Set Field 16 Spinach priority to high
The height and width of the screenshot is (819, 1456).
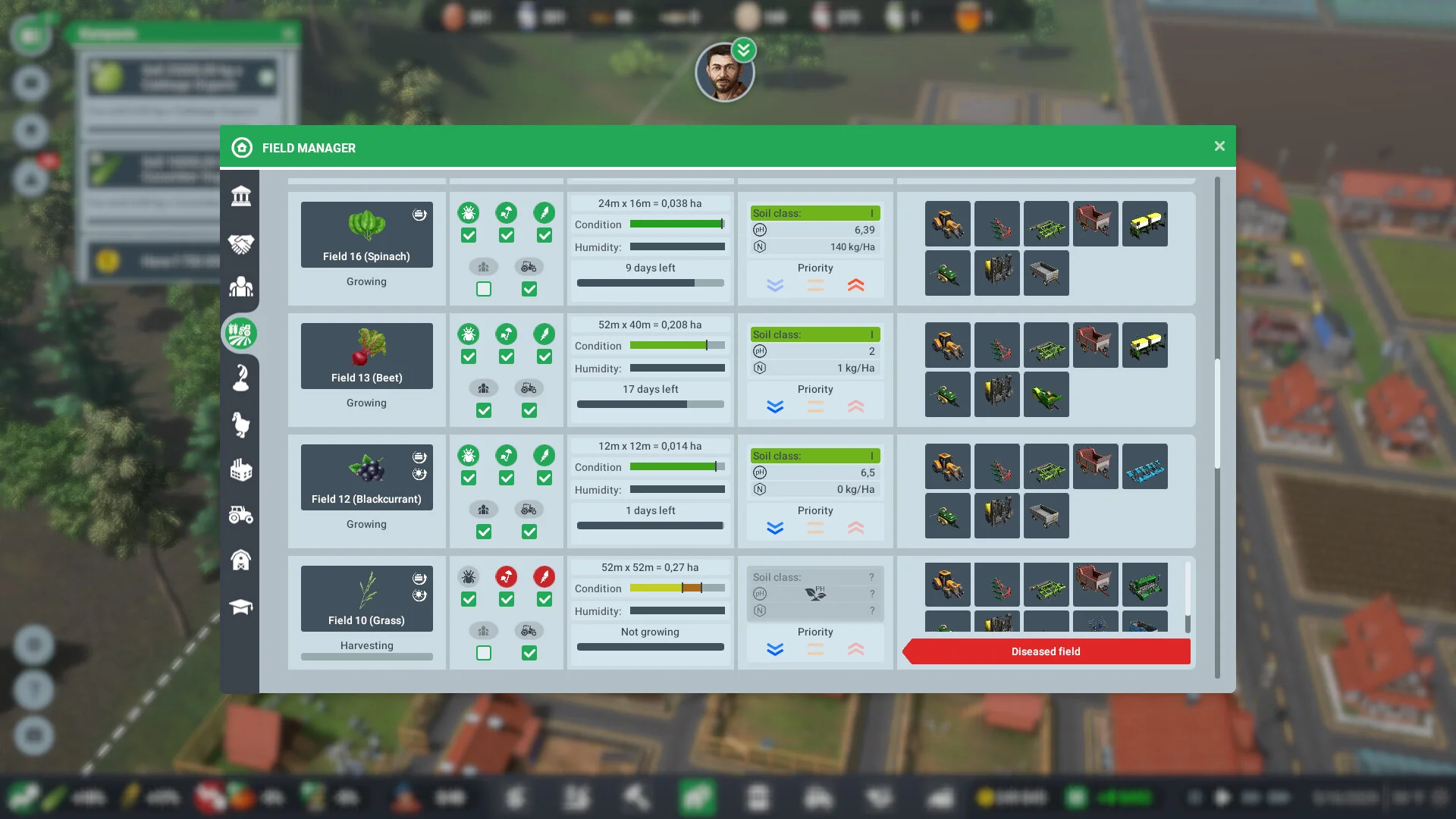(855, 285)
